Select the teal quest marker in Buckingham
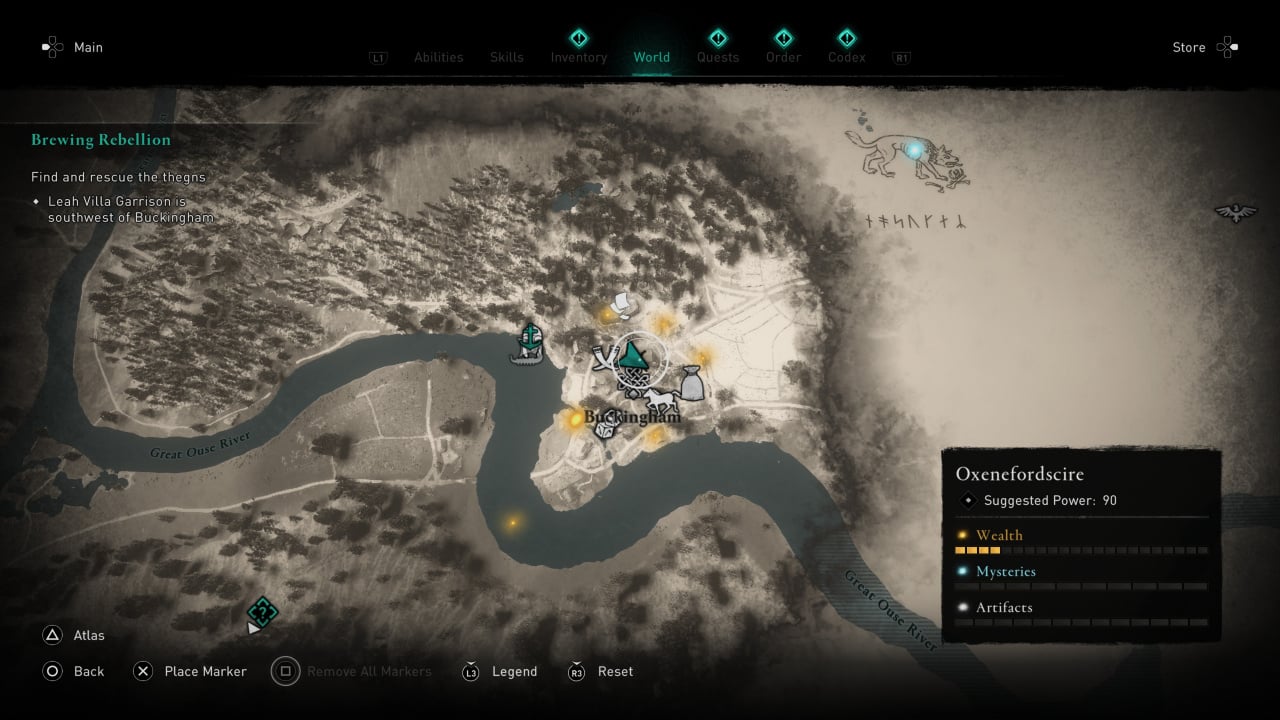The width and height of the screenshot is (1280, 720). click(633, 354)
